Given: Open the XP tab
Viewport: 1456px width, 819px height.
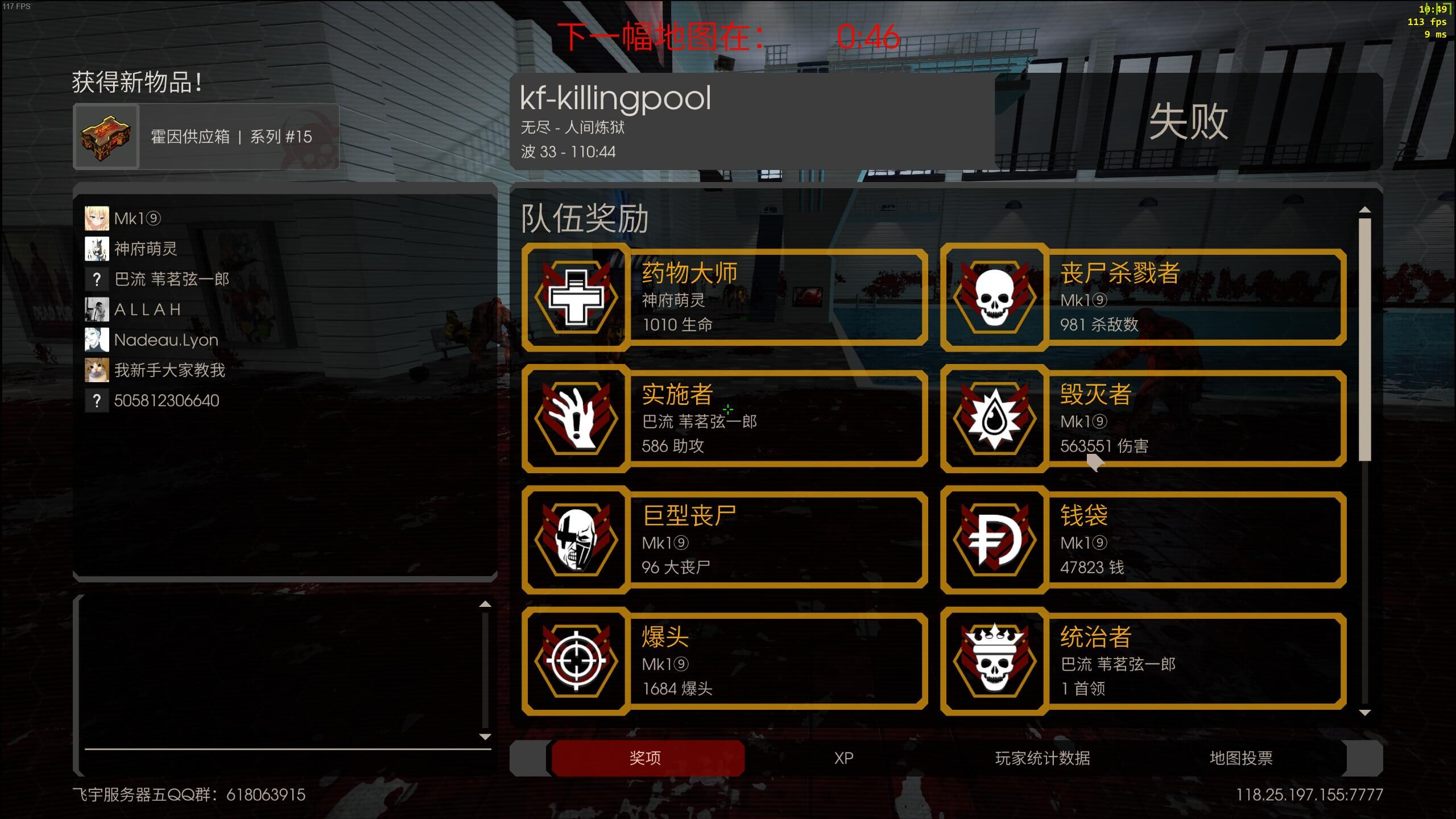Looking at the screenshot, I should 843,758.
